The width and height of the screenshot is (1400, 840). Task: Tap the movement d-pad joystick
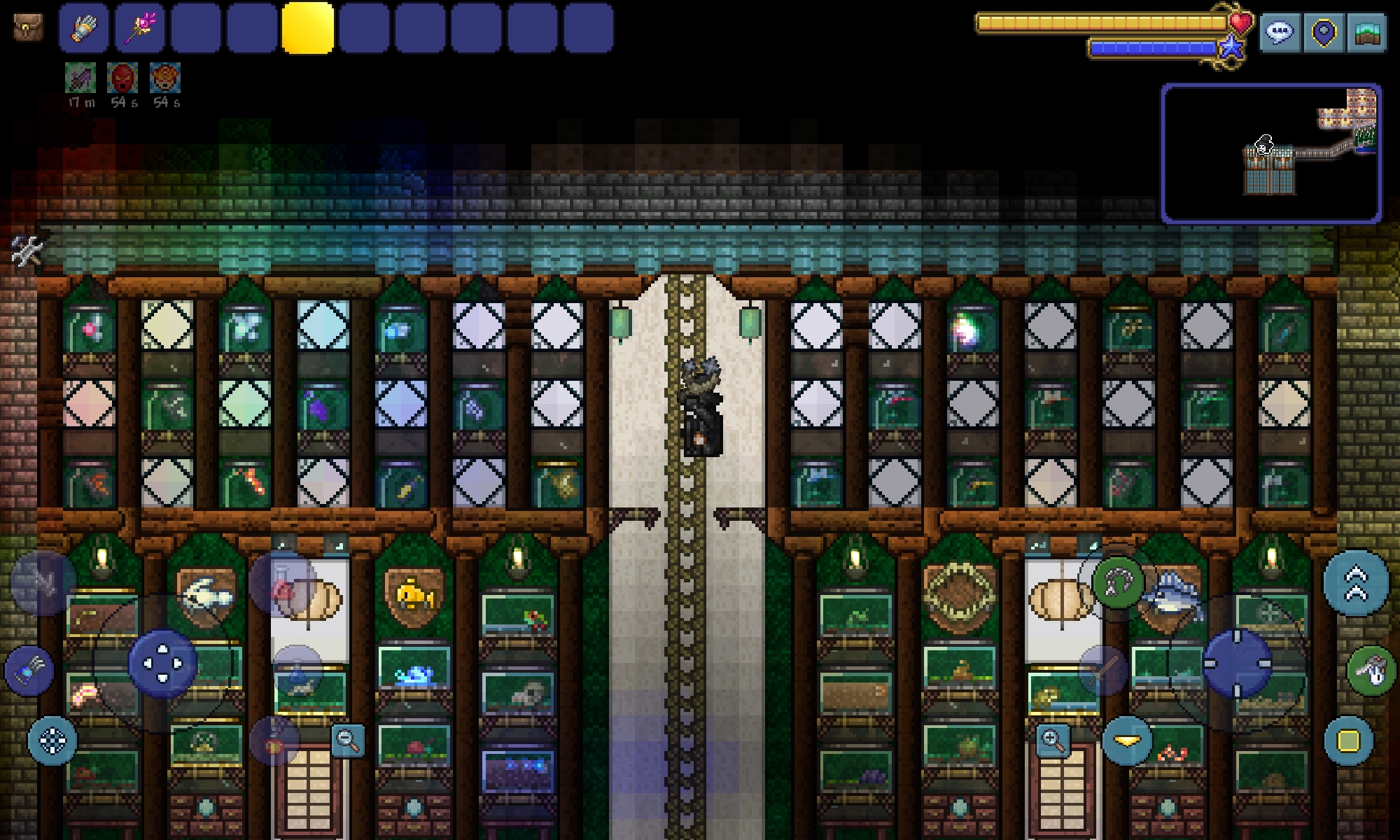tap(162, 663)
